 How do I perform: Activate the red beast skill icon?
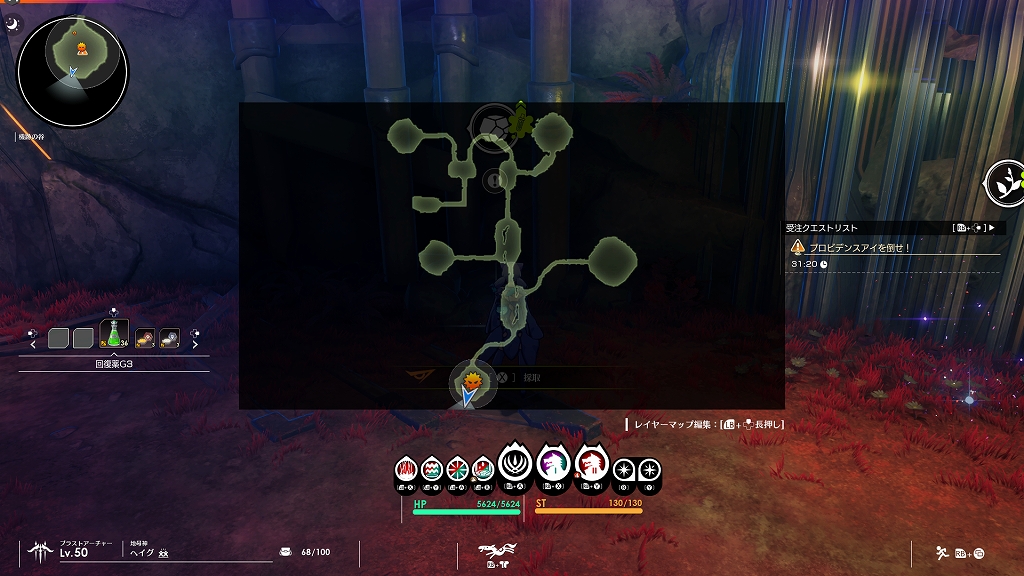591,464
